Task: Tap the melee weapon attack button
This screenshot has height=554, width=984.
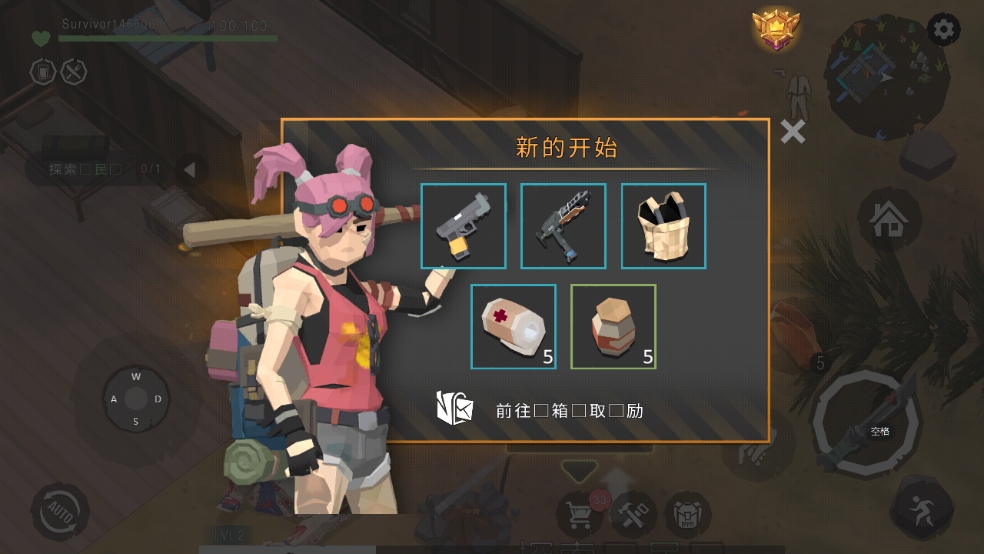Action: pyautogui.click(x=865, y=425)
